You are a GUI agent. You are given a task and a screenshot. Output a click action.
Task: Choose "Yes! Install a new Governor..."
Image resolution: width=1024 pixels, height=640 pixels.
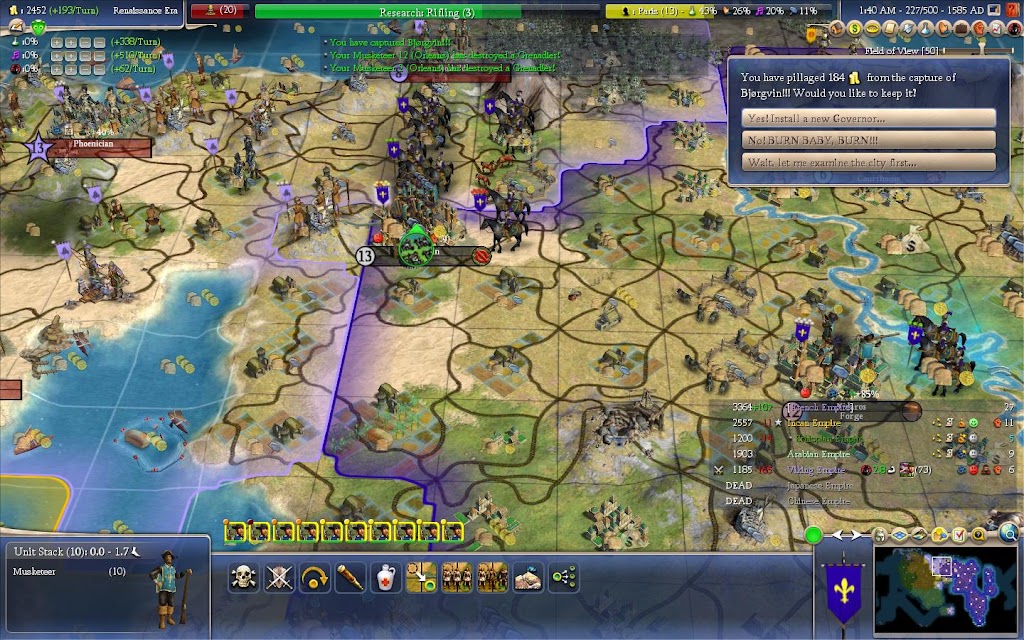point(870,118)
